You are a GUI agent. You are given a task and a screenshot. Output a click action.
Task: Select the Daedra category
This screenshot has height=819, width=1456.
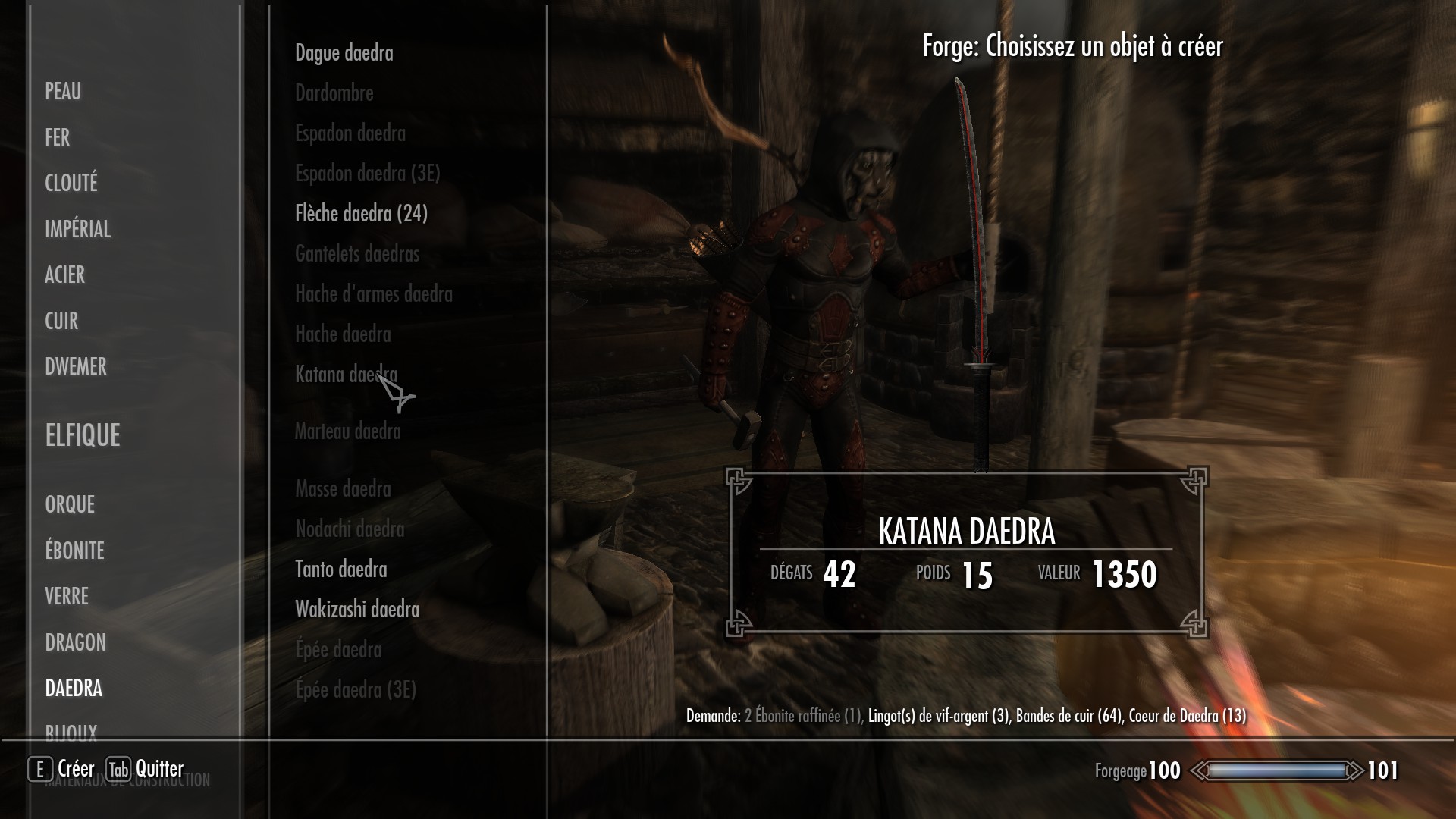74,688
